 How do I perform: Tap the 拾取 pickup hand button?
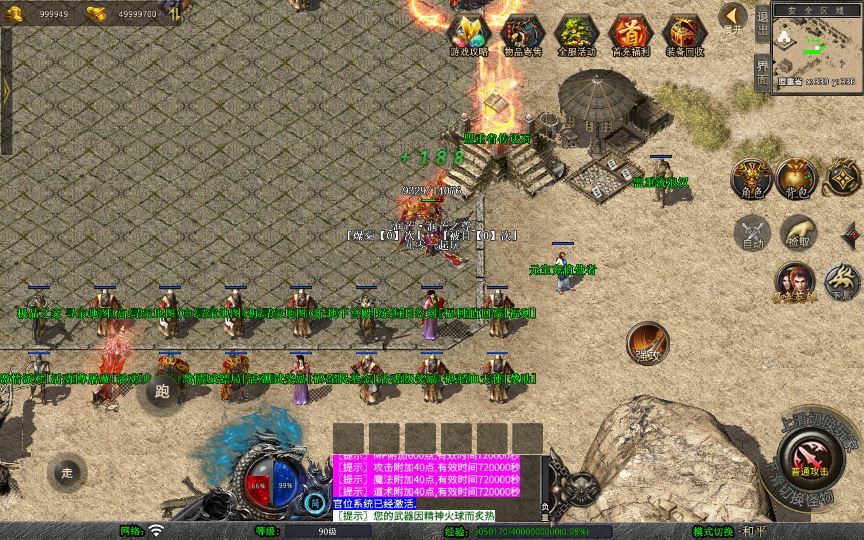(797, 233)
